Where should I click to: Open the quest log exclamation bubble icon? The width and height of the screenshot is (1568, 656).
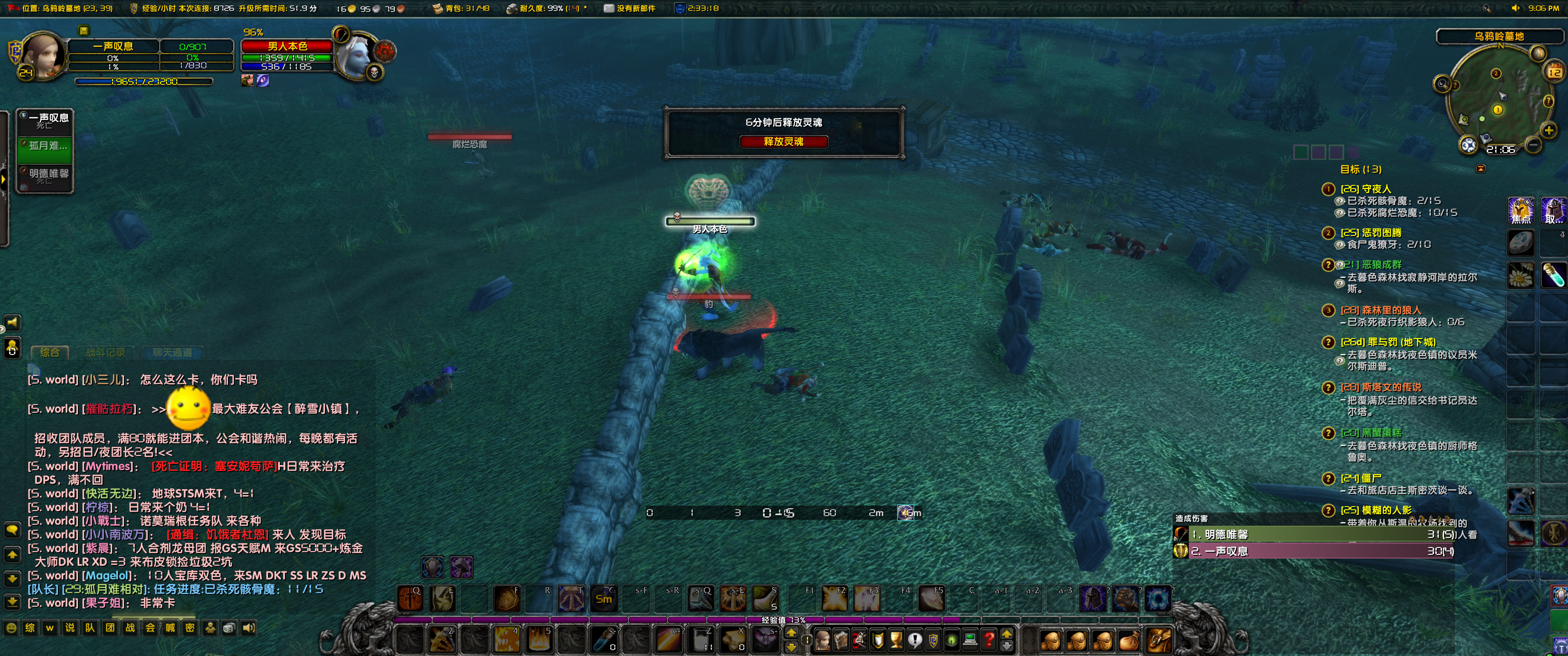(915, 640)
